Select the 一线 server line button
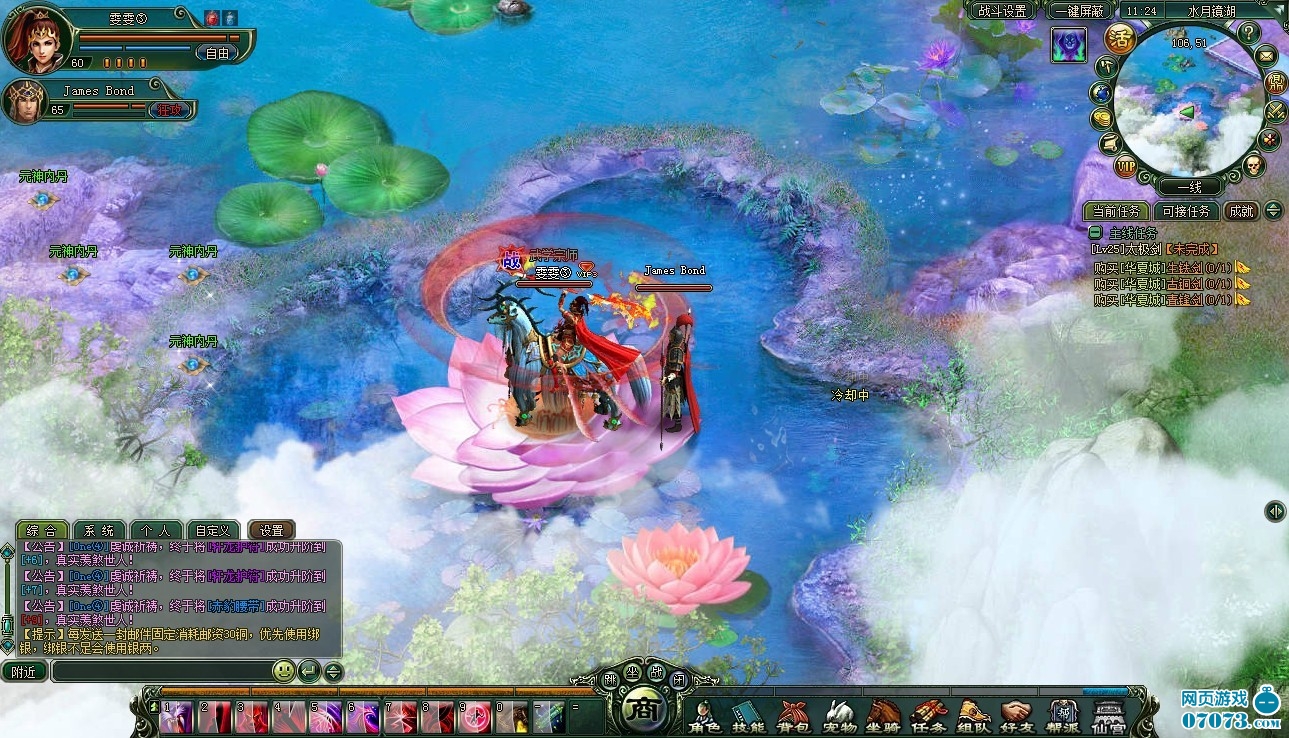1289x738 pixels. tap(1188, 187)
